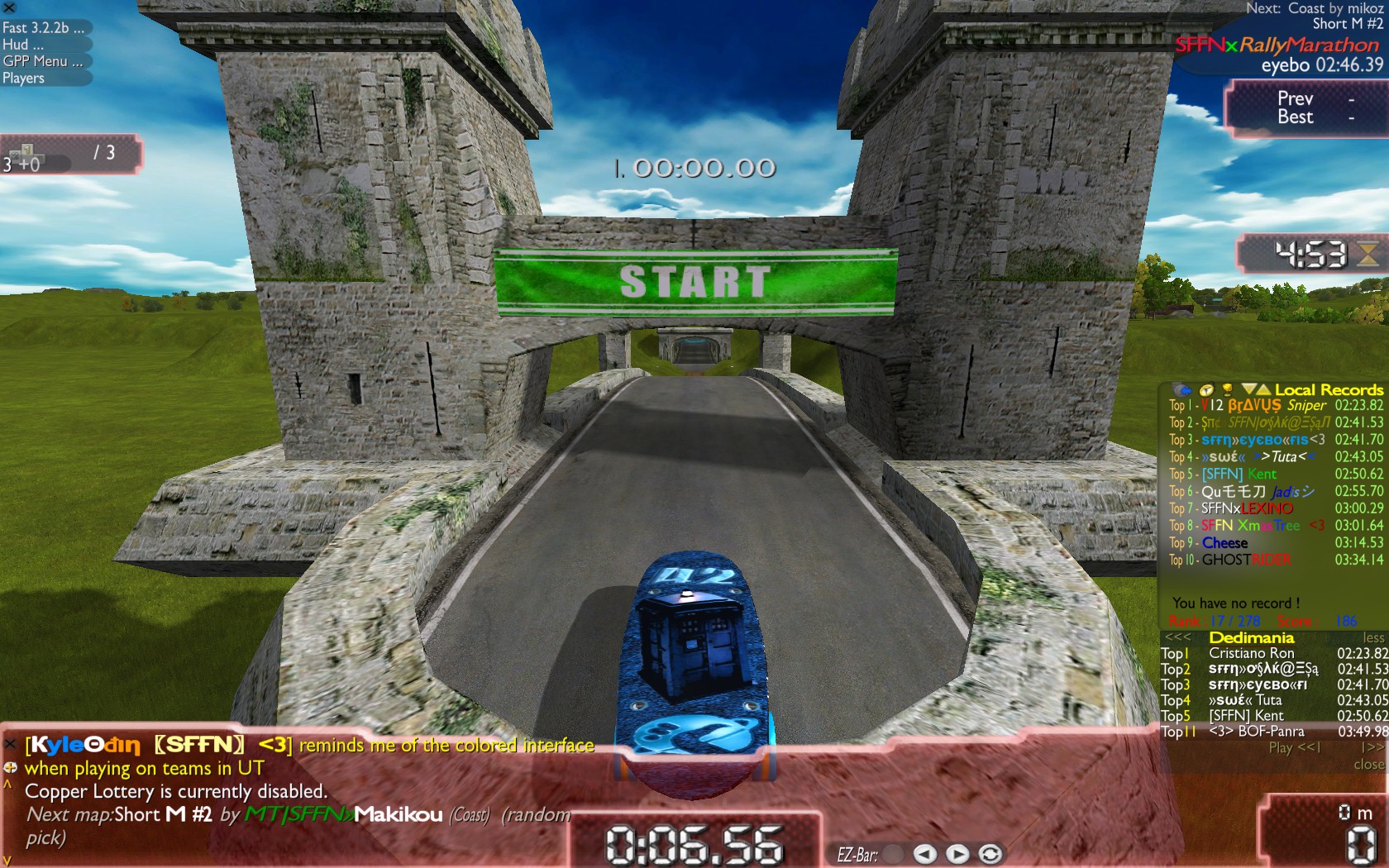Click the clock icon in Local Records
This screenshot has width=1389, height=868.
pyautogui.click(x=1206, y=389)
